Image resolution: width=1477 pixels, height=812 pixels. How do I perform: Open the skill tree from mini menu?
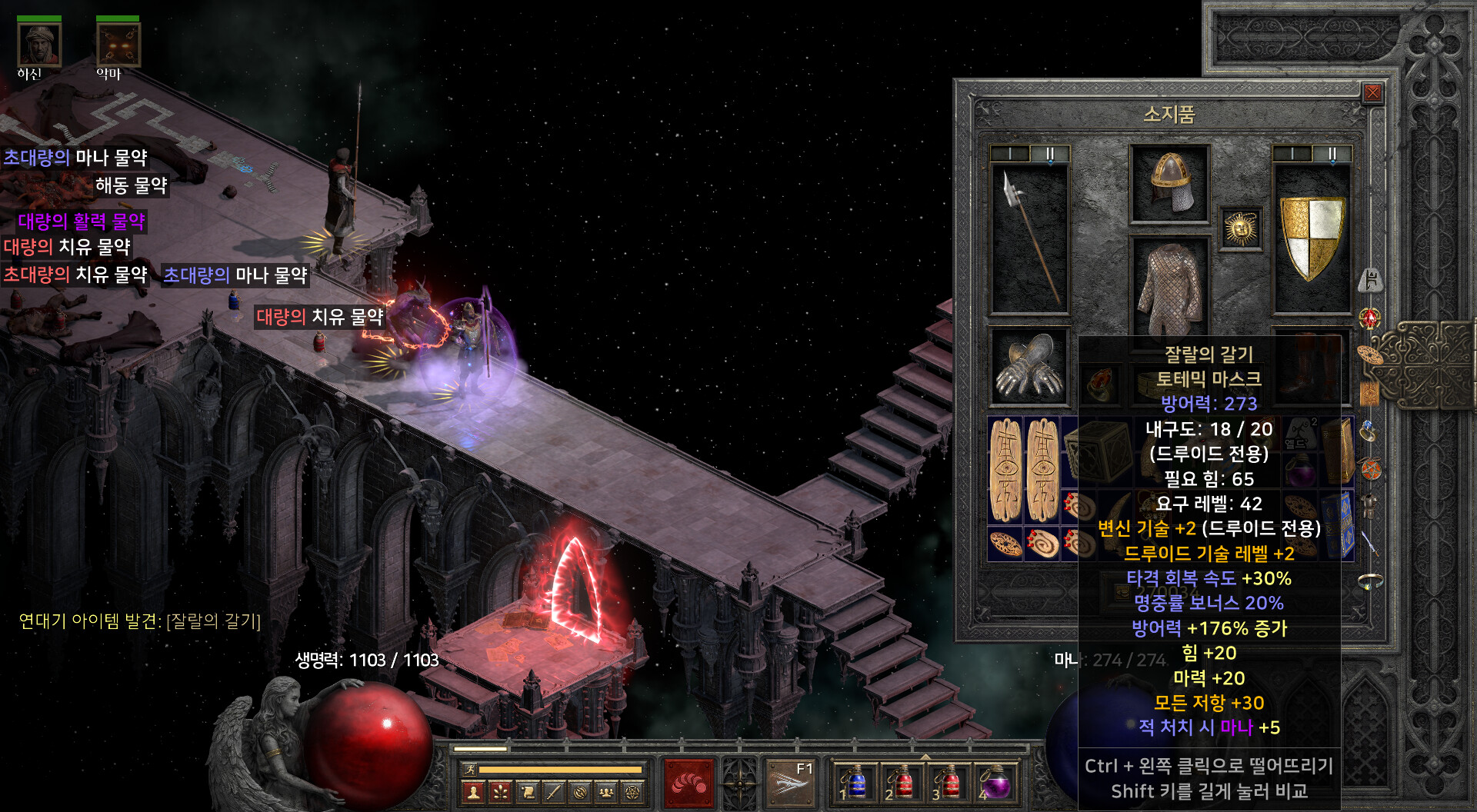pos(501,792)
